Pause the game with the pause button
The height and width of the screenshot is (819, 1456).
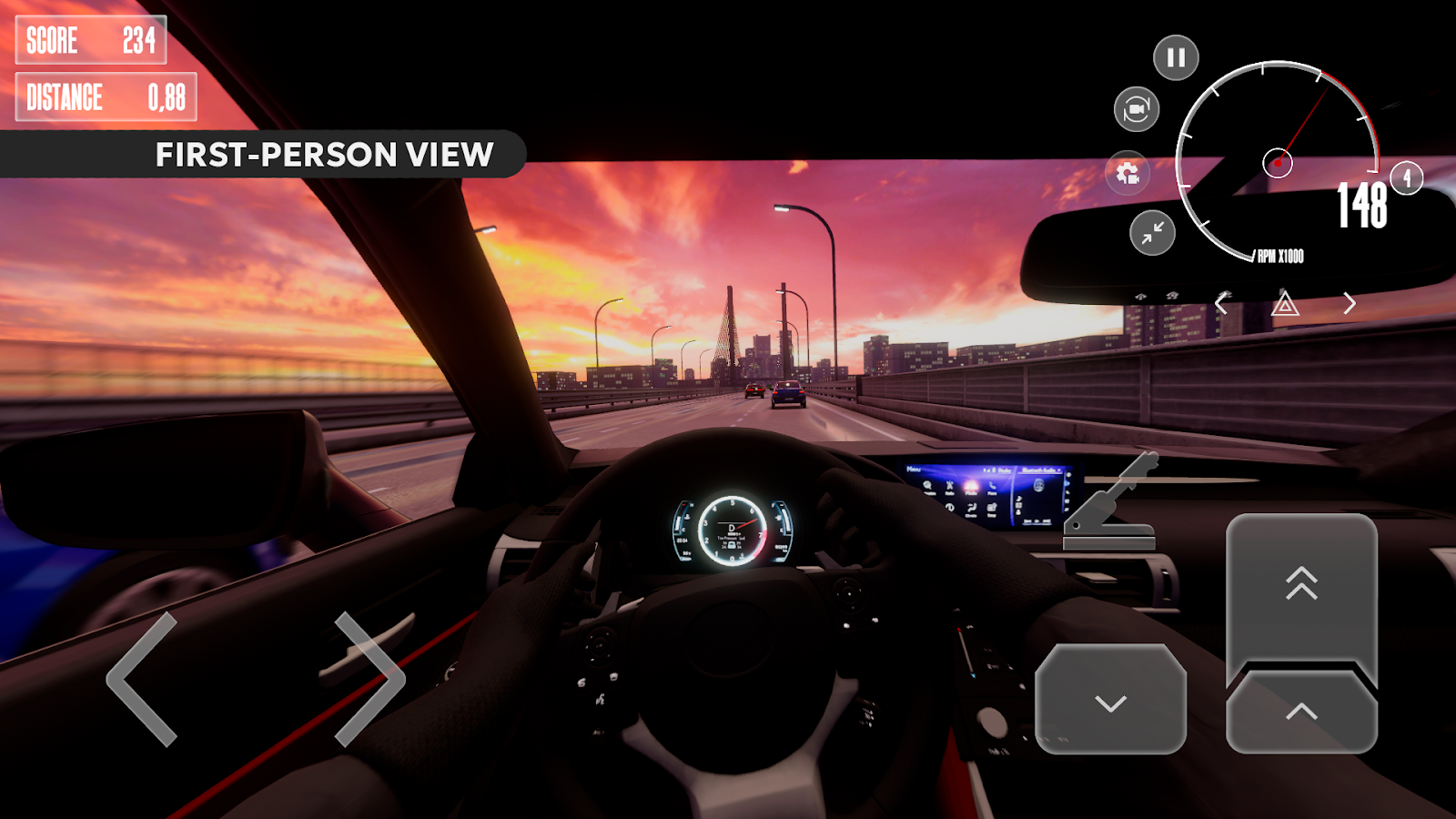tap(1176, 57)
